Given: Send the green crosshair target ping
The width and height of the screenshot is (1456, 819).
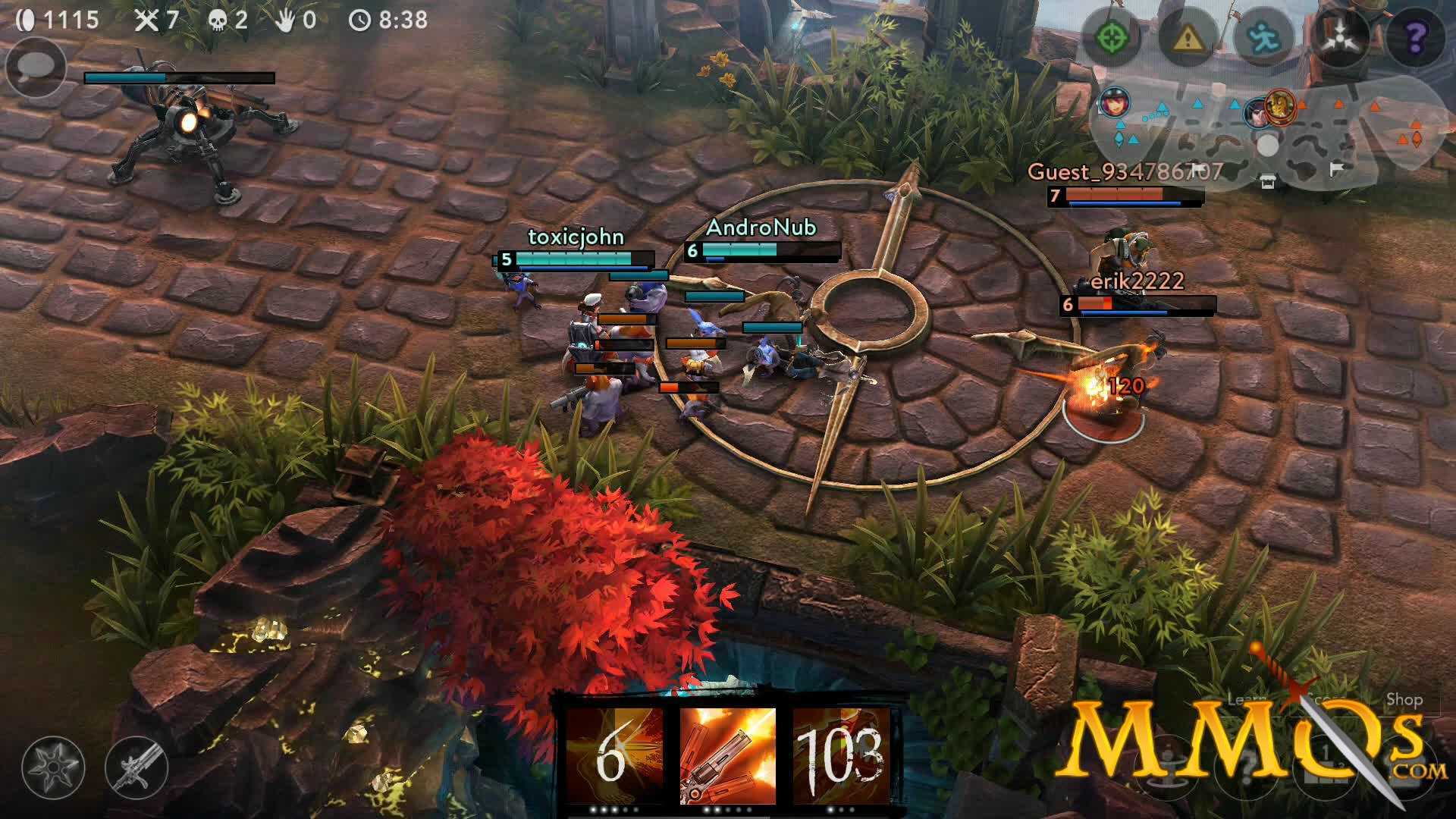Looking at the screenshot, I should click(1112, 37).
